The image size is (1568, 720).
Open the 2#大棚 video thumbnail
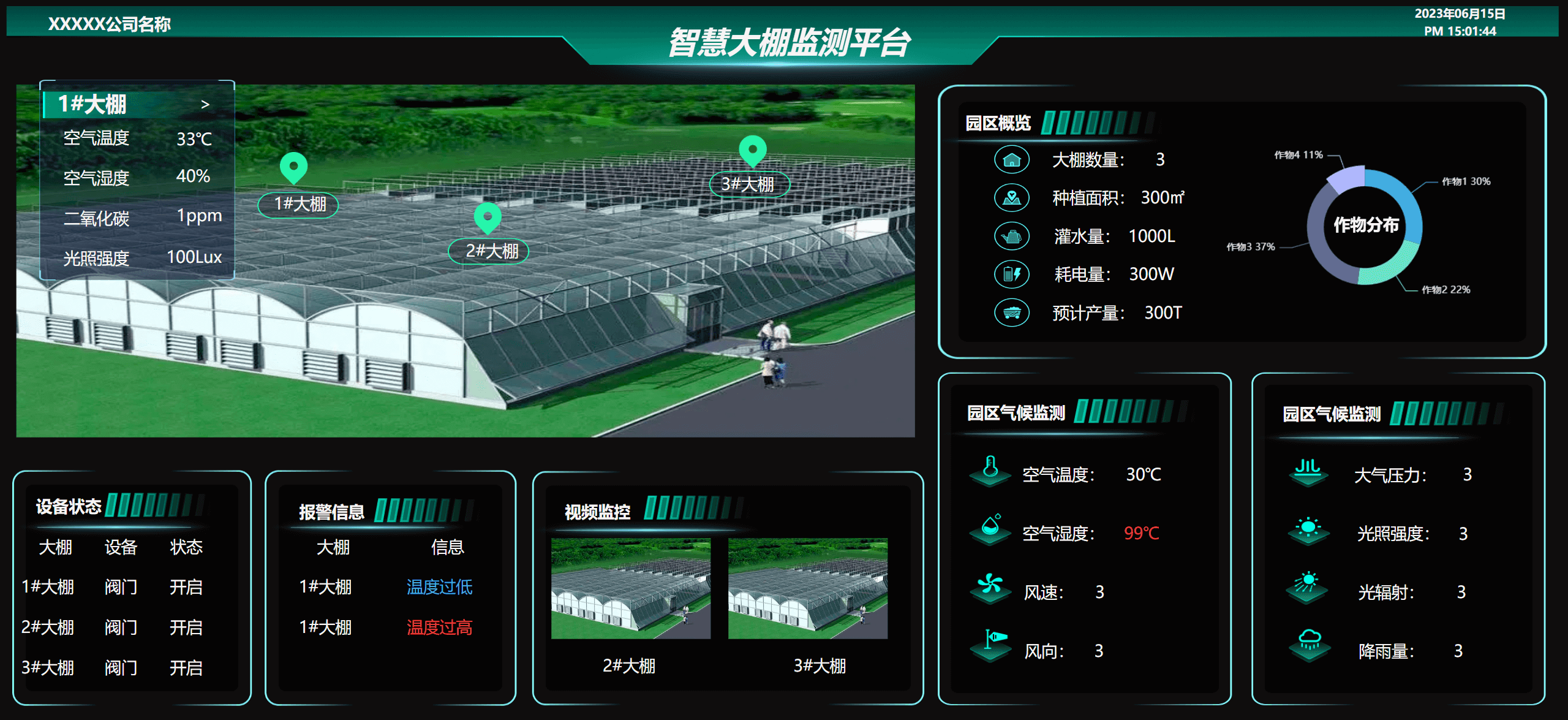pos(631,588)
